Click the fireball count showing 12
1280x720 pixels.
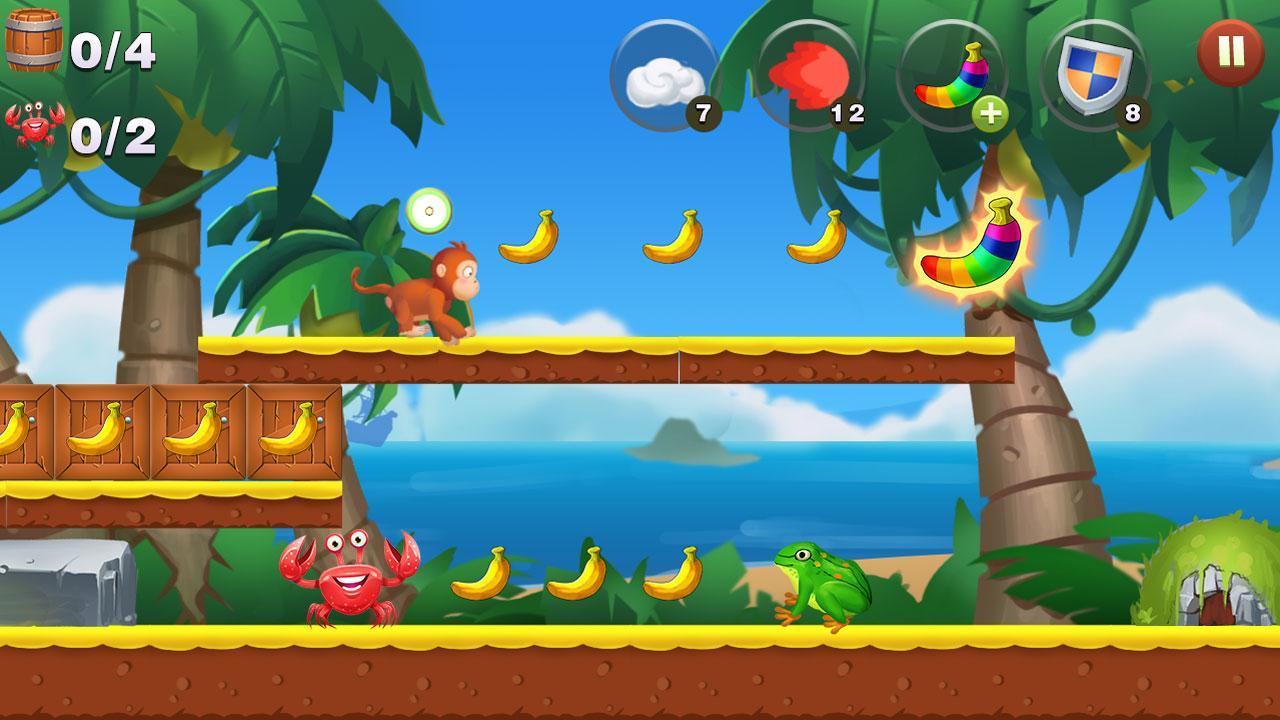pyautogui.click(x=850, y=112)
